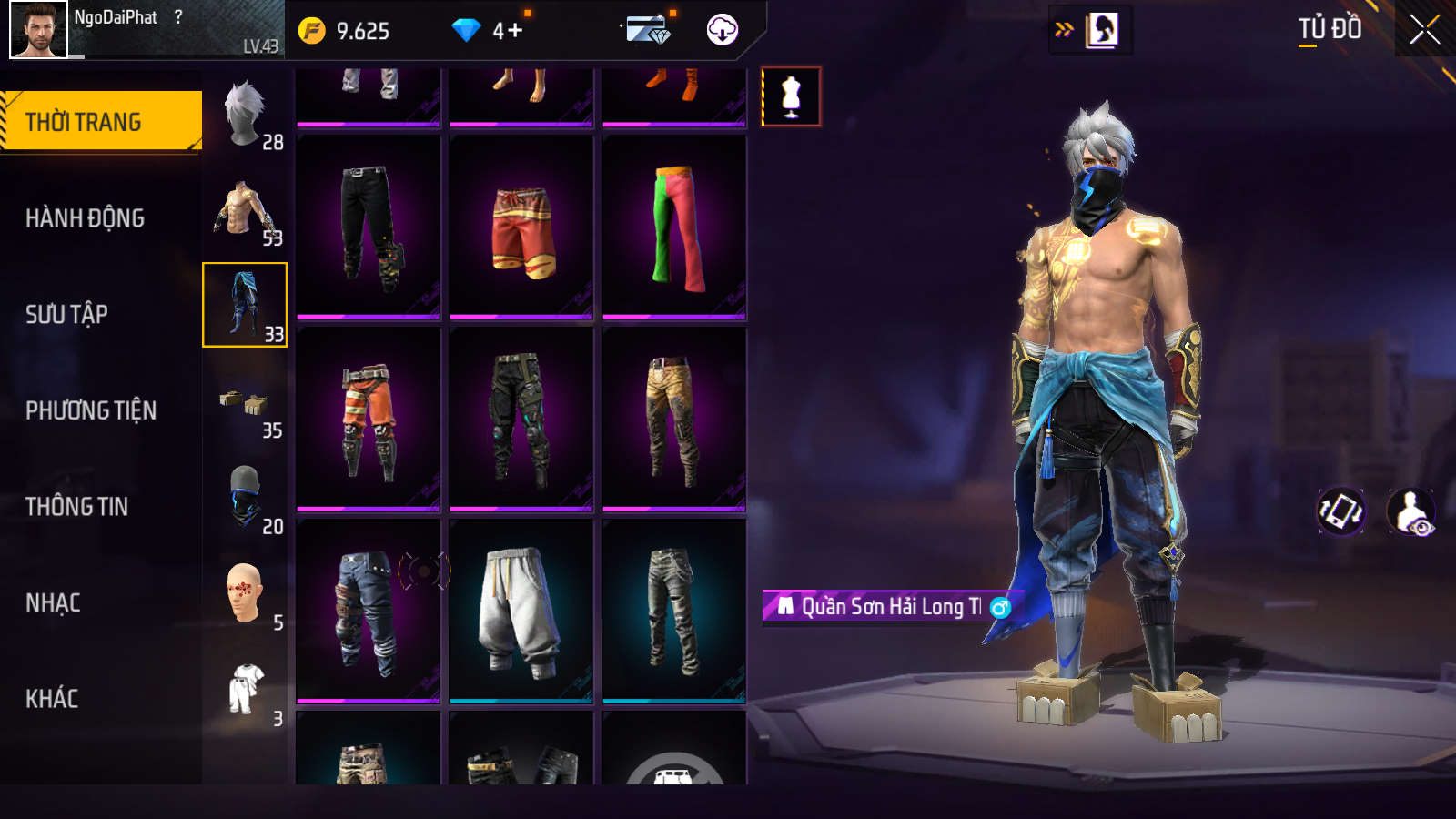1456x819 pixels.
Task: Show the face paint category
Action: tap(245, 593)
